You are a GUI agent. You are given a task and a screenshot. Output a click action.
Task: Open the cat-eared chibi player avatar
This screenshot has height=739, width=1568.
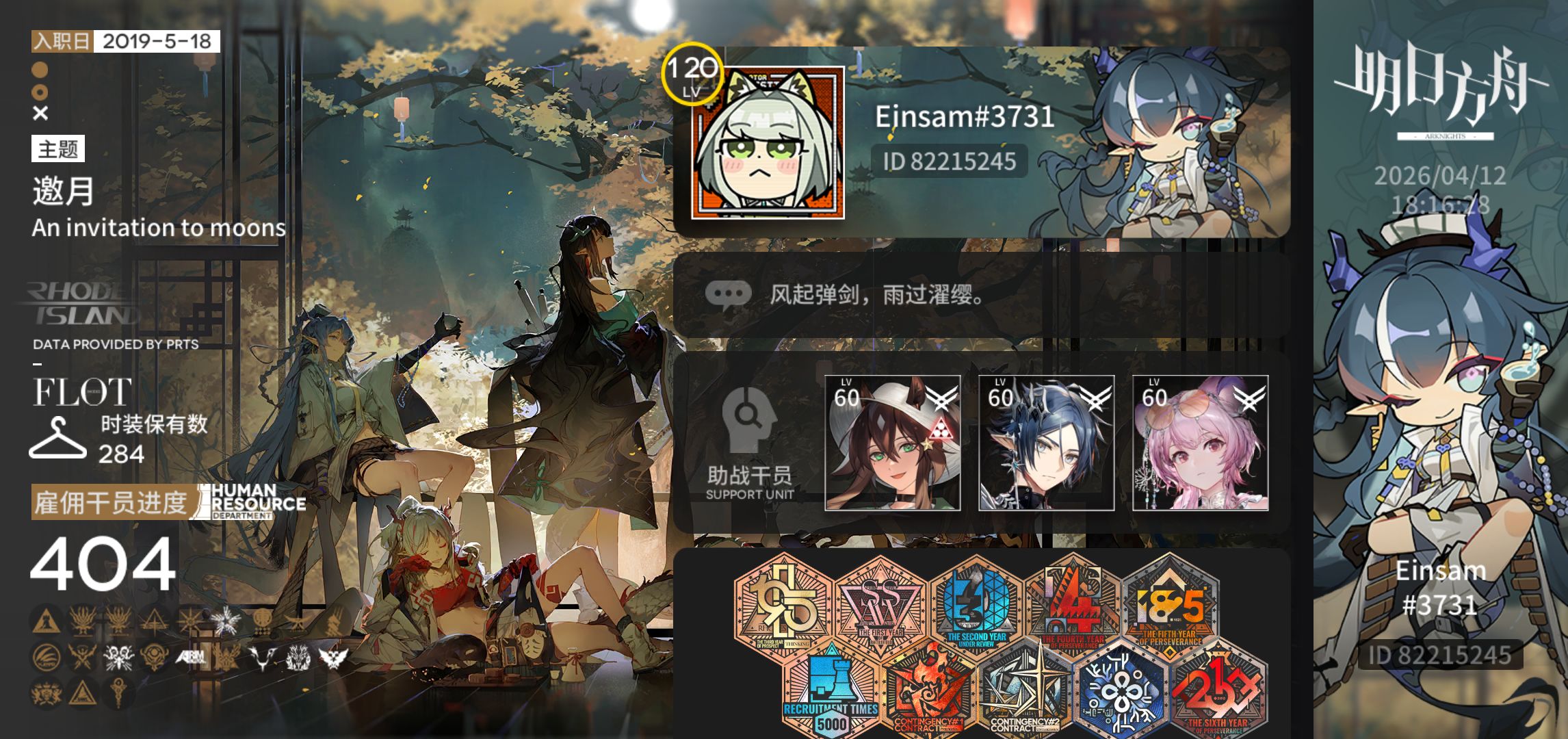pyautogui.click(x=768, y=143)
